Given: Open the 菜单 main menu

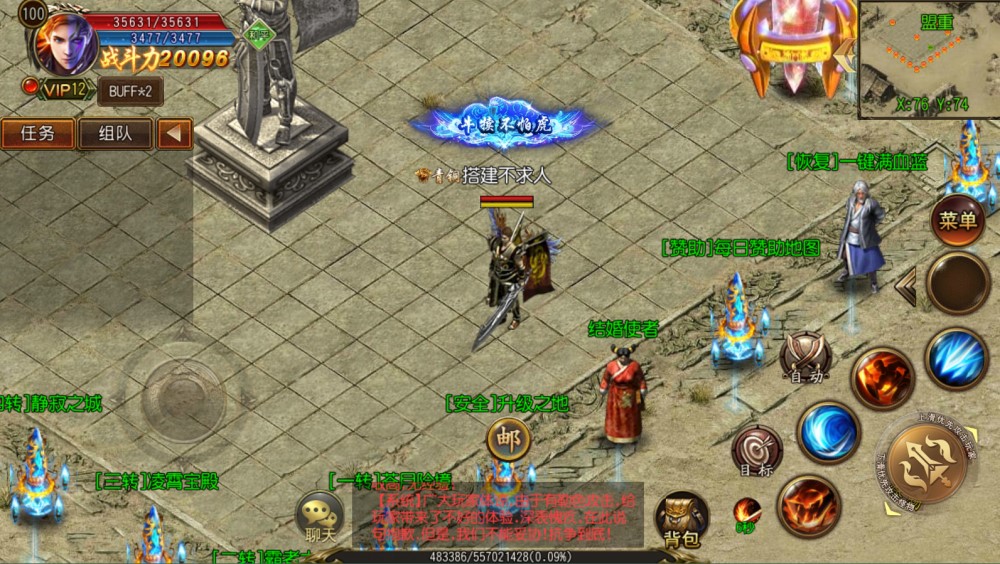Looking at the screenshot, I should click(957, 220).
